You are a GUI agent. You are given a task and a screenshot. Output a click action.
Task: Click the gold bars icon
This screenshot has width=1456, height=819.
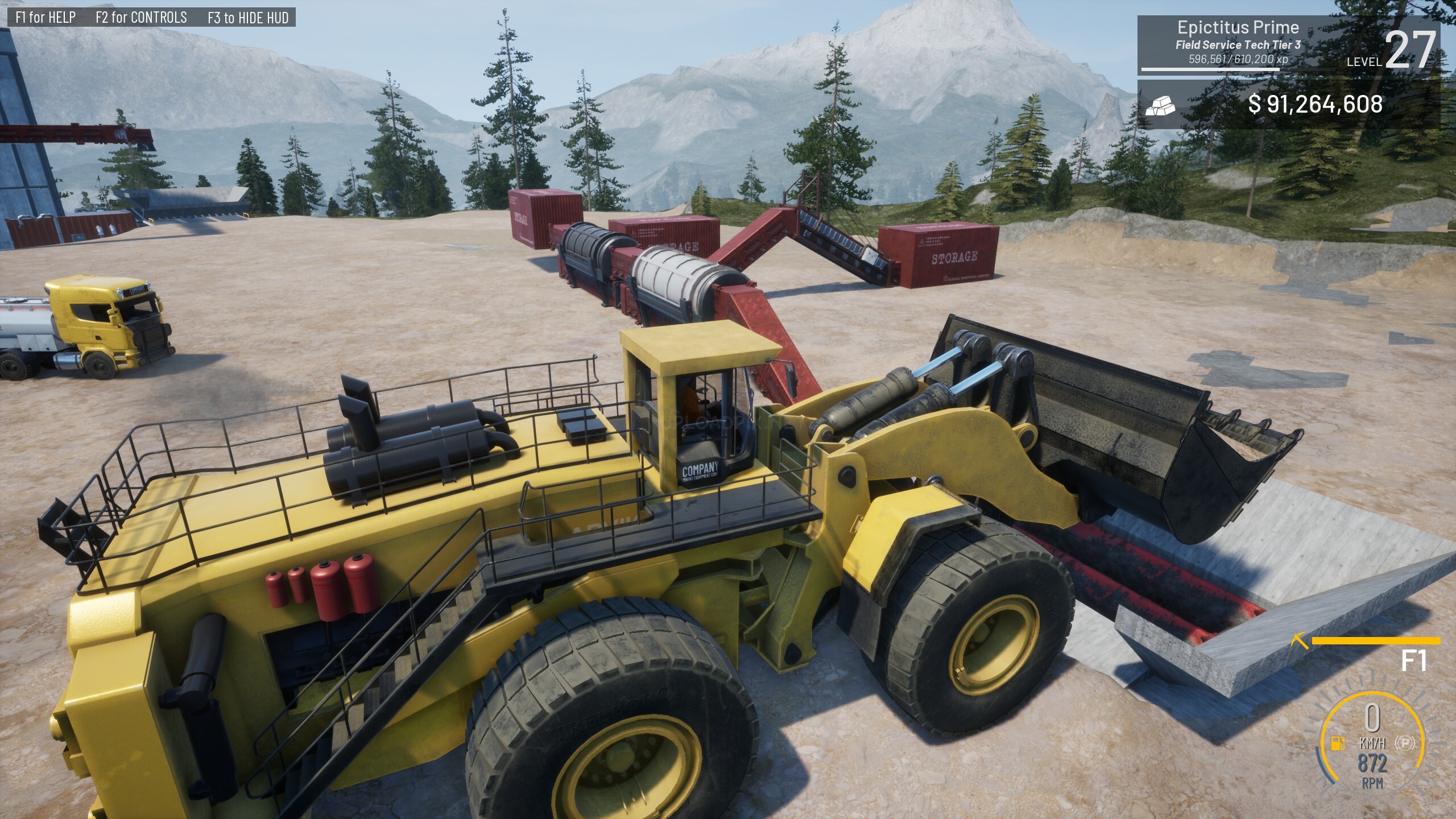tap(1161, 105)
